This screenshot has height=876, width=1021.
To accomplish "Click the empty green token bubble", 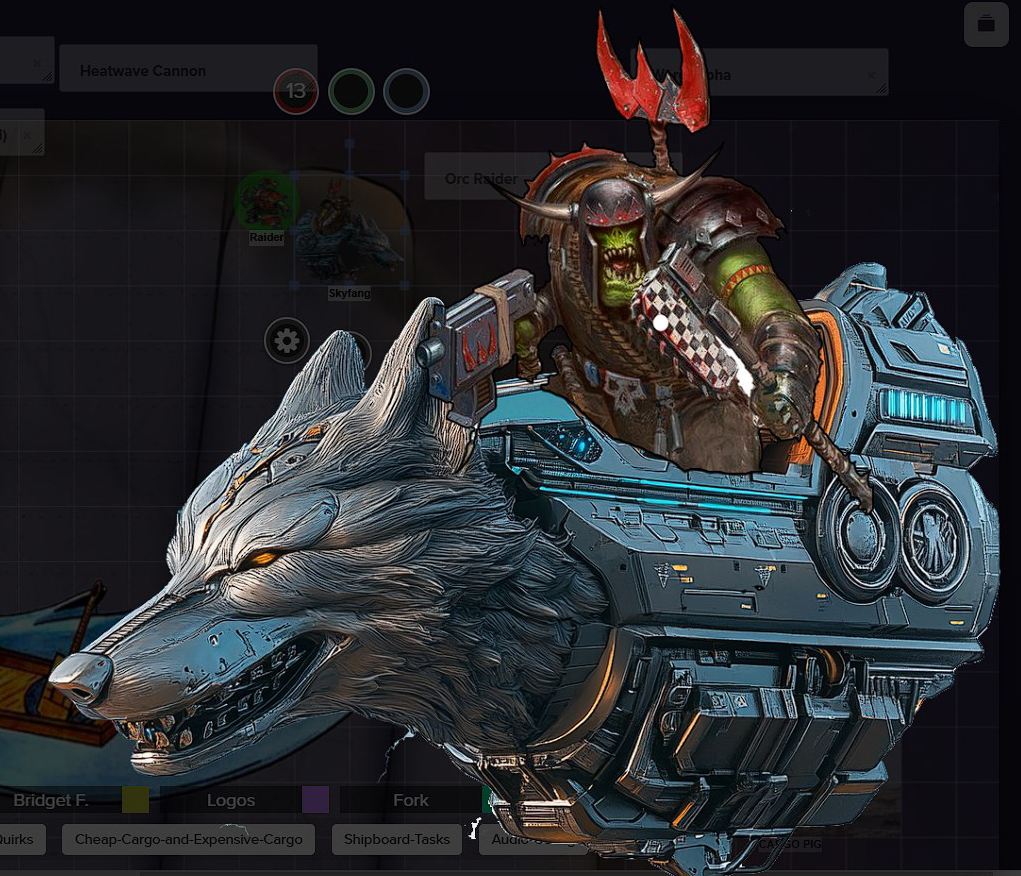I will coord(351,91).
